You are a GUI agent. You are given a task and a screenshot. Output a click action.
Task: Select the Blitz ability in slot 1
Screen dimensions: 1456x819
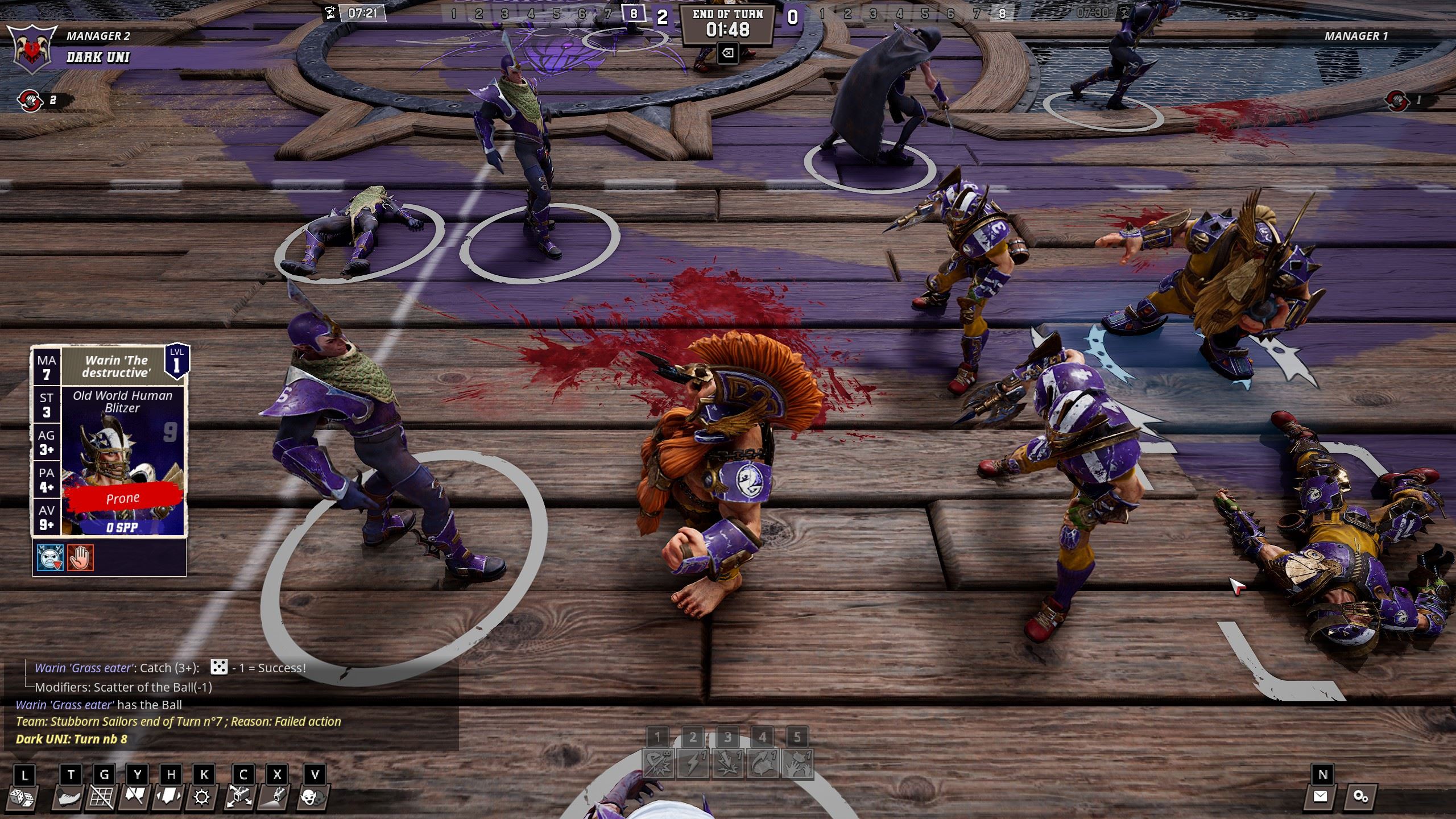tap(657, 762)
